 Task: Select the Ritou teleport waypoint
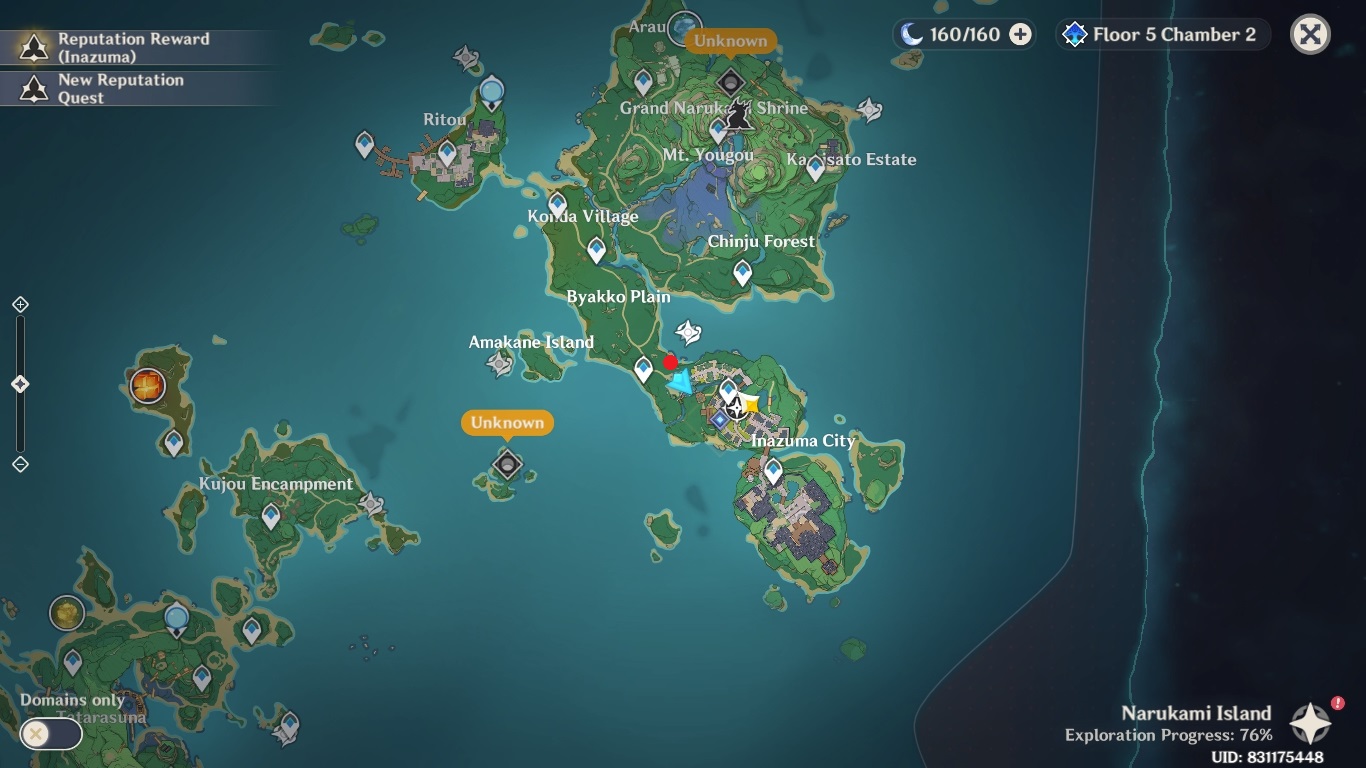click(x=447, y=153)
